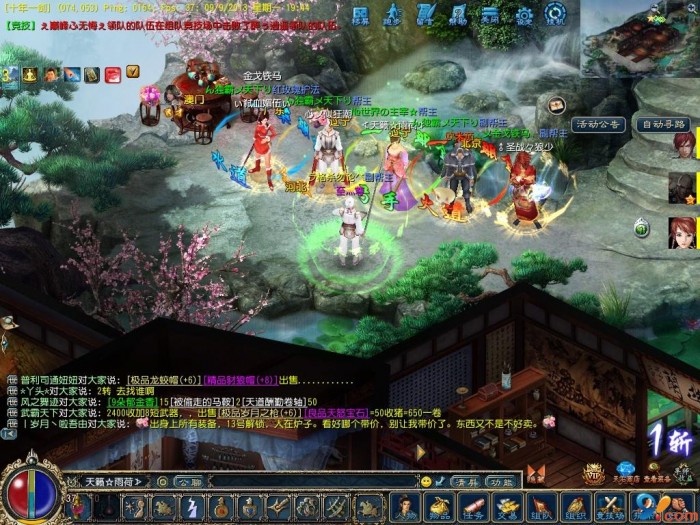Open the 设定 settings gear menu
This screenshot has width=700, height=525.
point(523,14)
